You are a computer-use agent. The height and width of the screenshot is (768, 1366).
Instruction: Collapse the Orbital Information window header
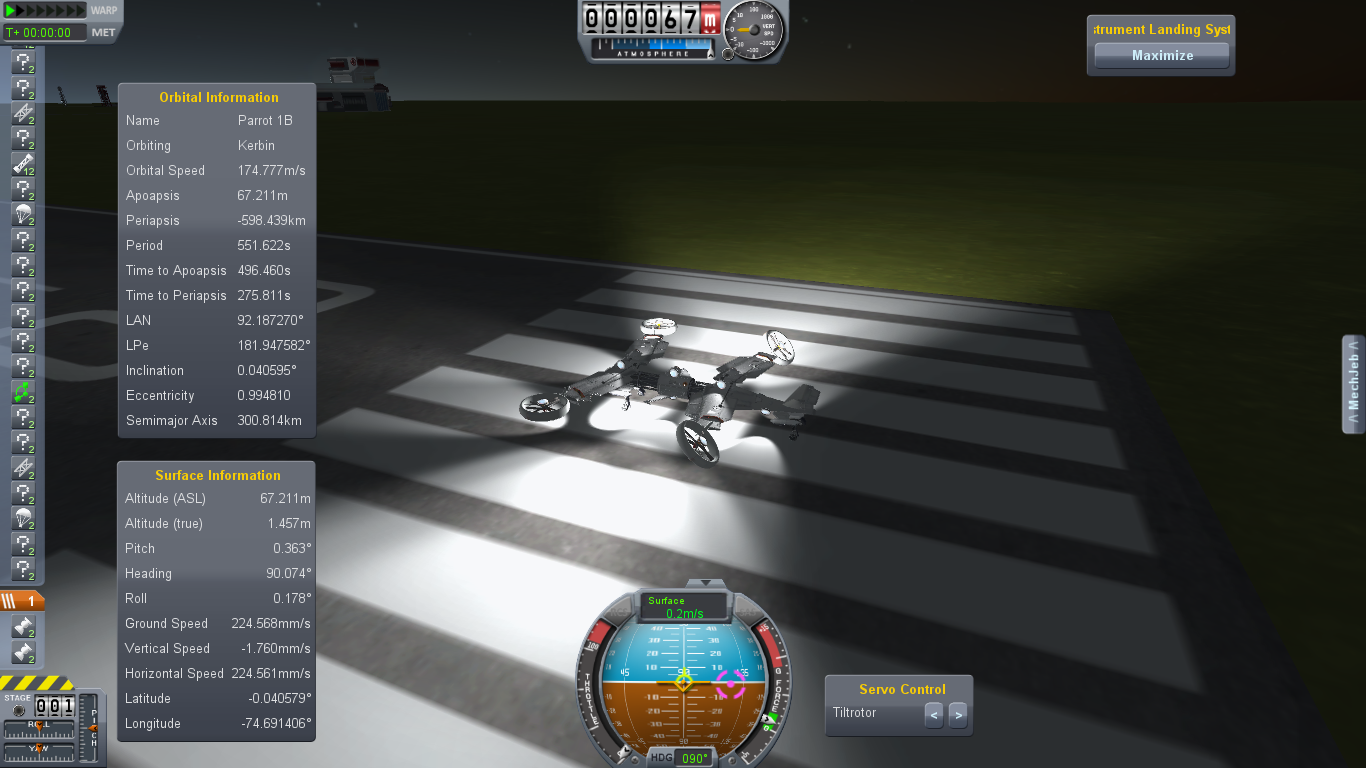pyautogui.click(x=216, y=97)
